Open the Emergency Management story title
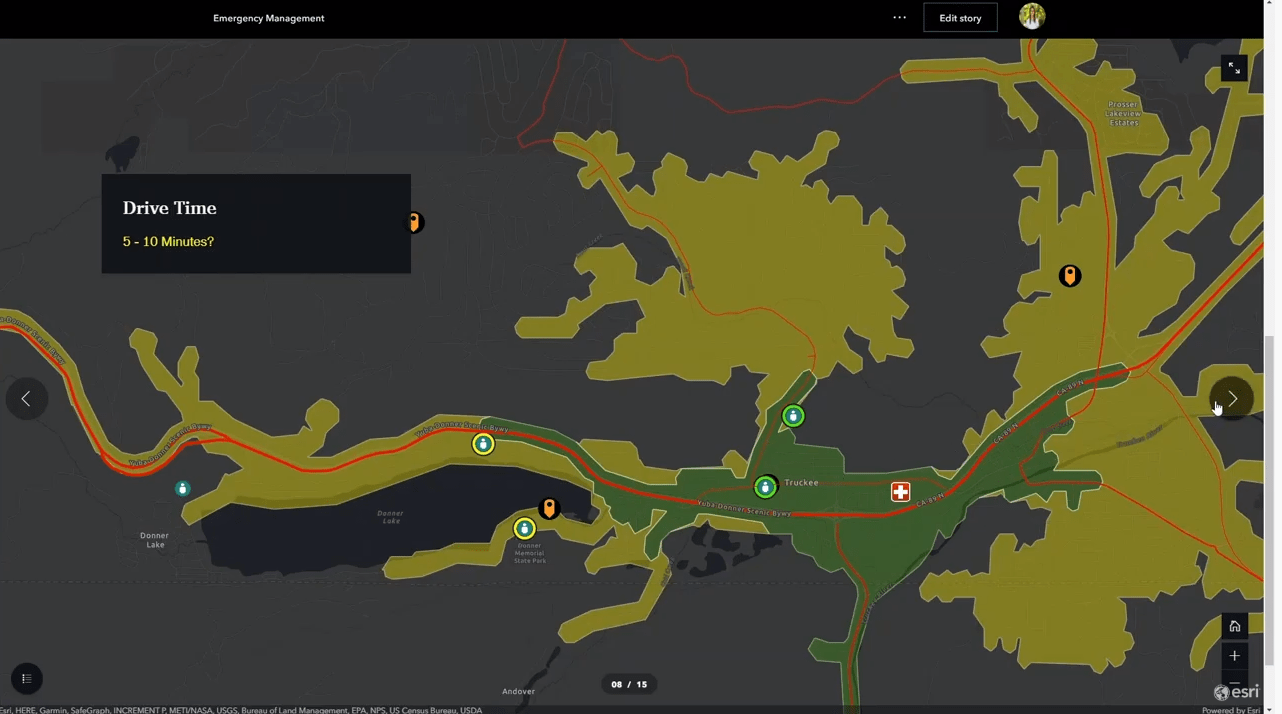Image resolution: width=1282 pixels, height=714 pixels. pyautogui.click(x=268, y=18)
